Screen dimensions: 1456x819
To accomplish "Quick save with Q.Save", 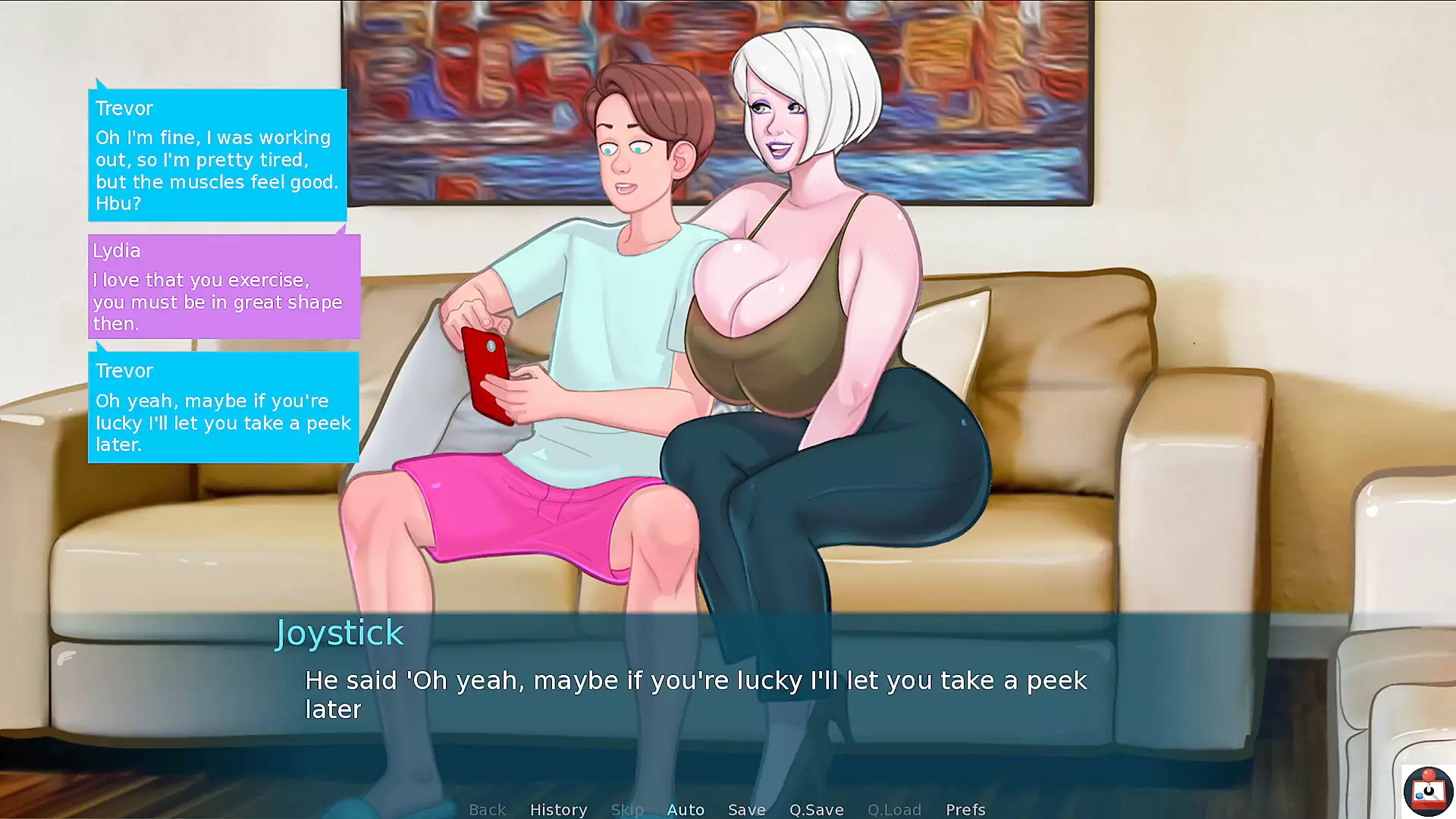I will click(x=816, y=809).
